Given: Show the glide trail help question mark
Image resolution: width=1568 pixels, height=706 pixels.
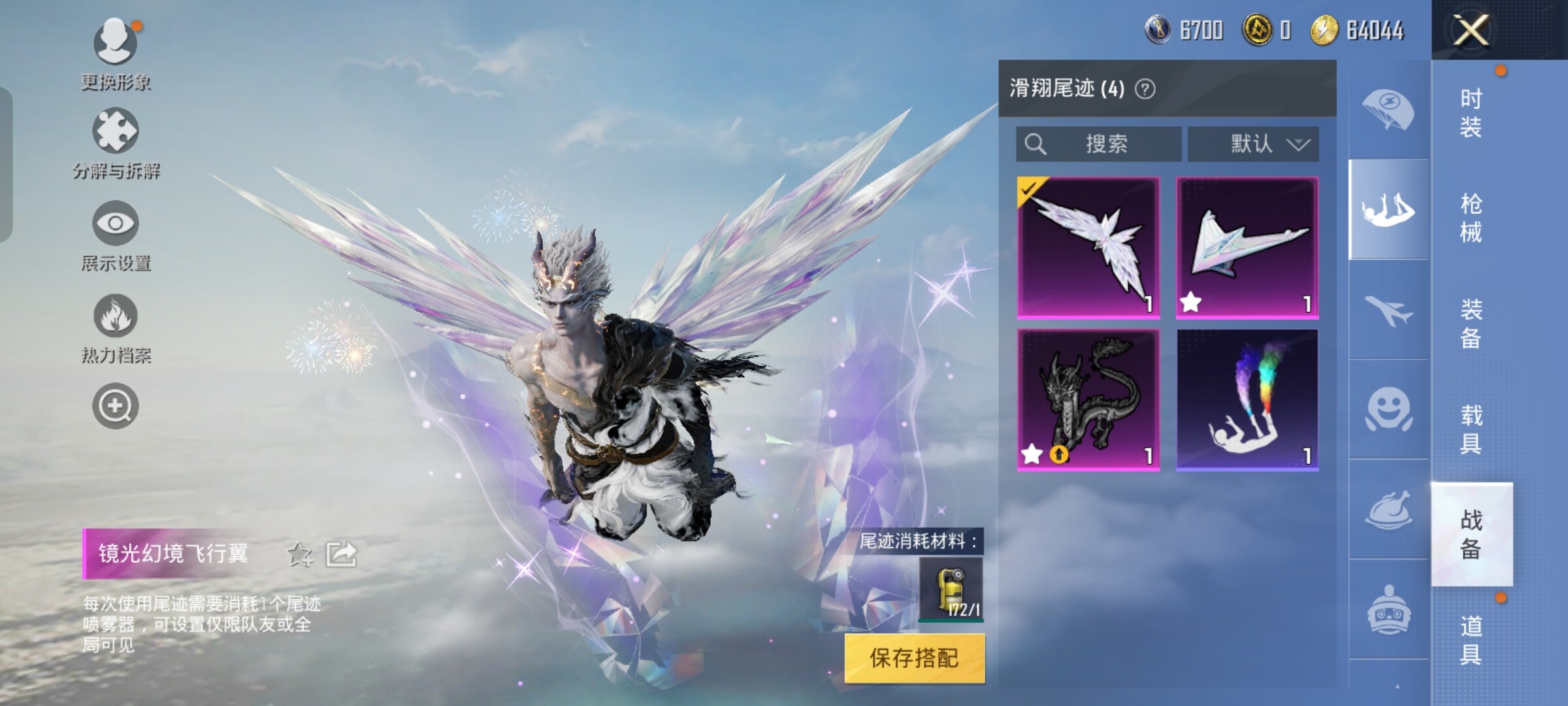Looking at the screenshot, I should 1145,89.
